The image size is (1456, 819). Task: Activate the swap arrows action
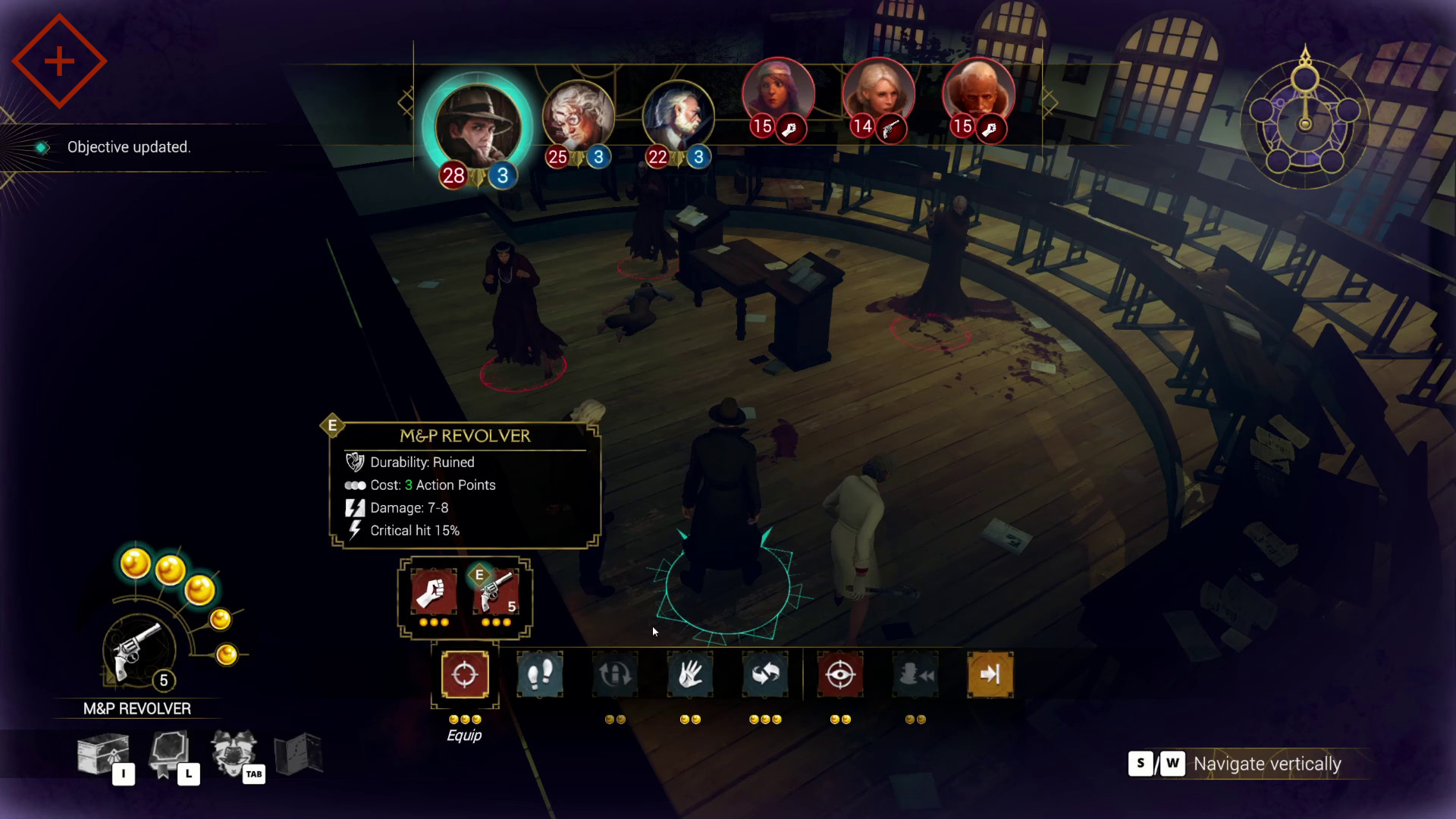tap(765, 674)
